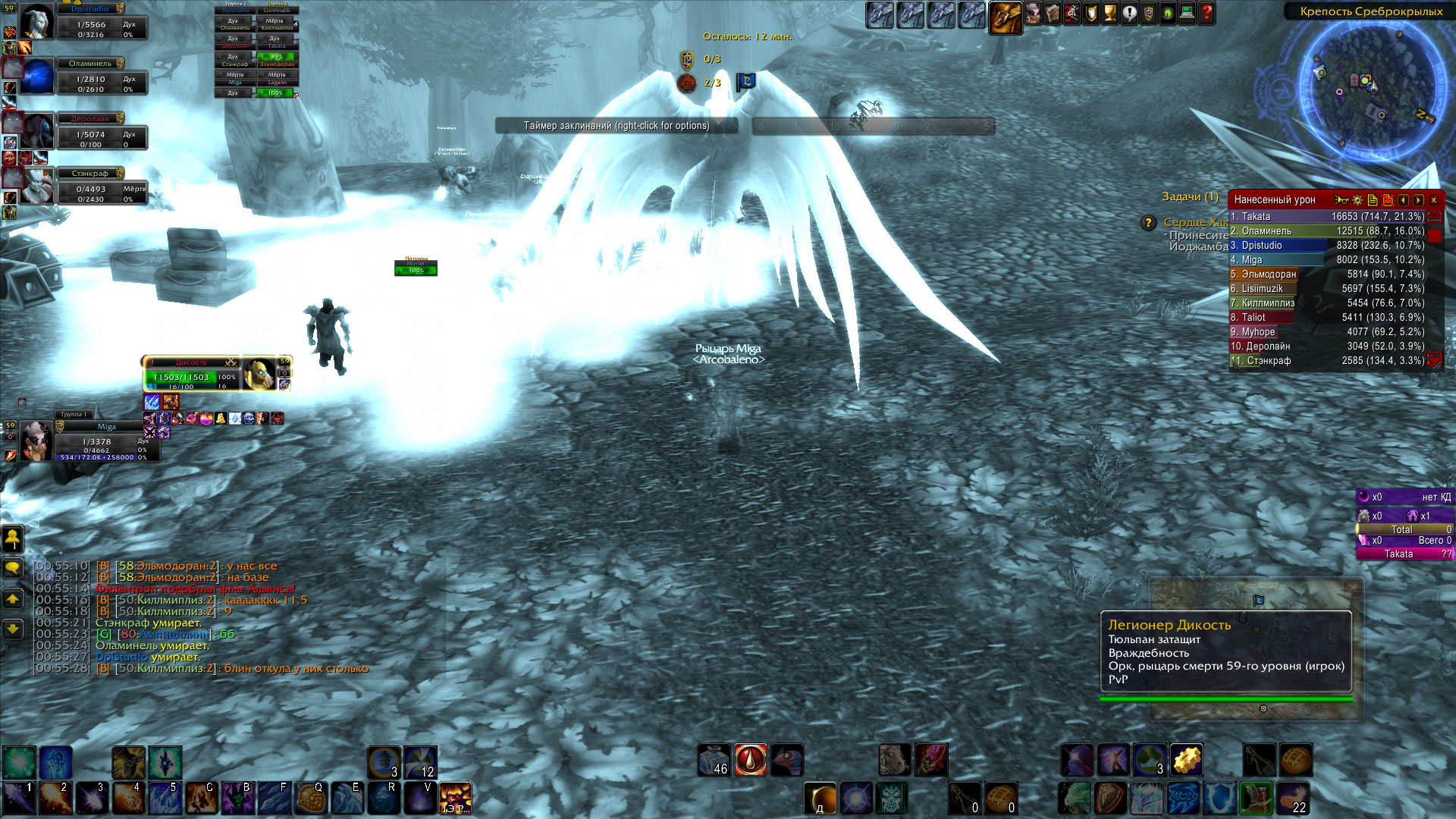Select Takata row in damage meter

pos(1327,217)
